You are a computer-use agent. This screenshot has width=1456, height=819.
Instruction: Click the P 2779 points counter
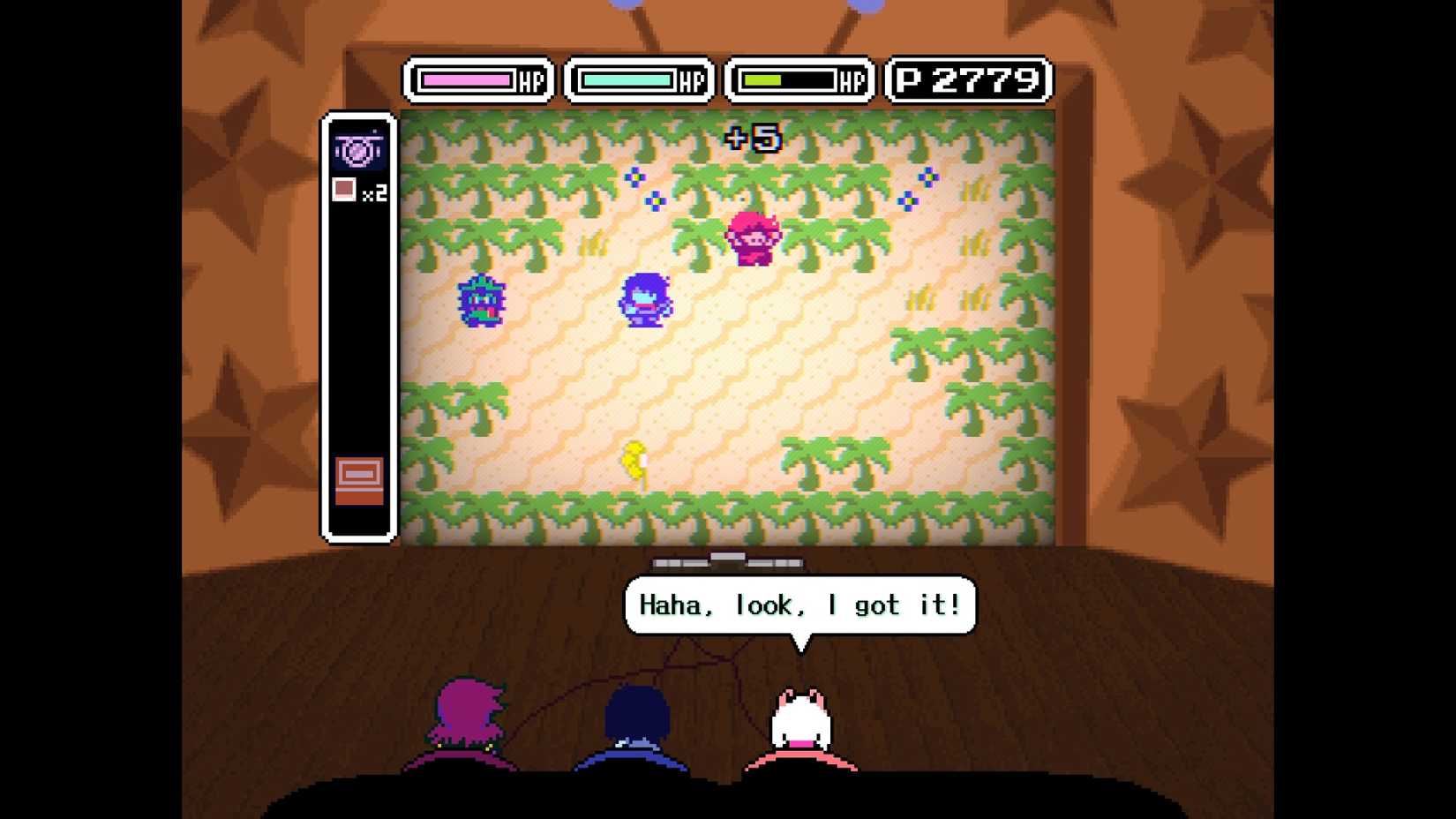tap(968, 80)
